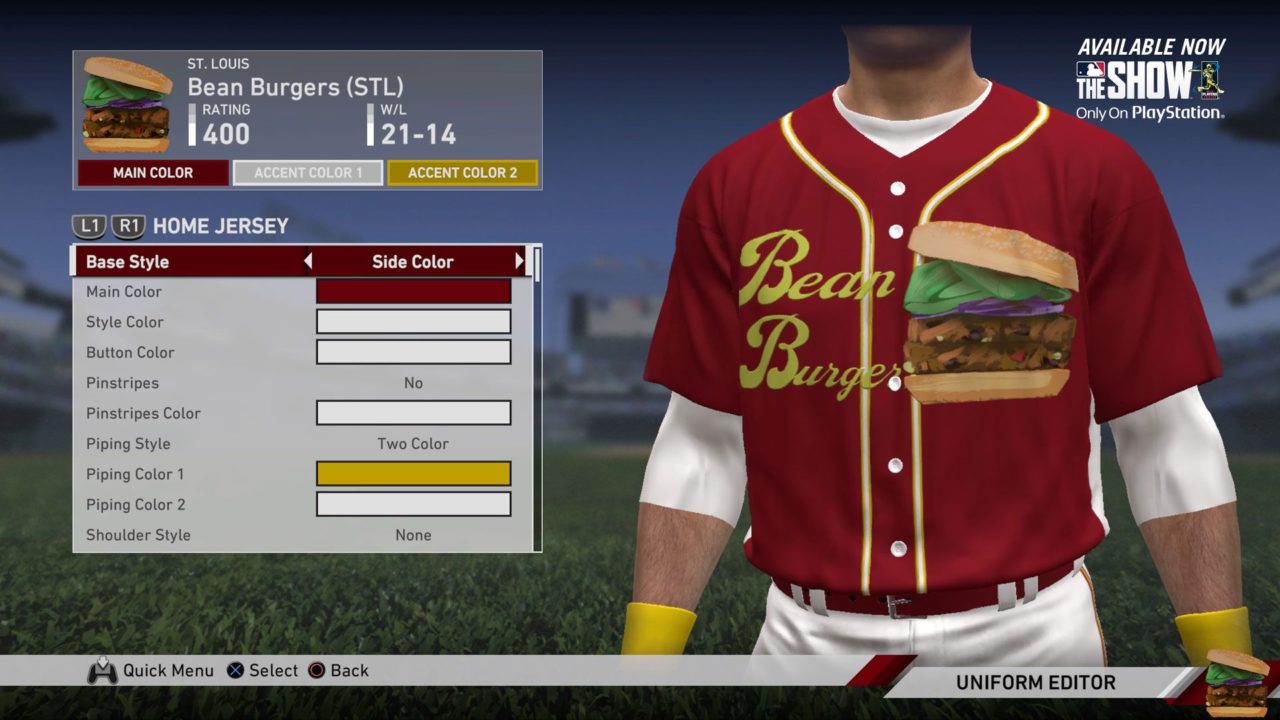Image resolution: width=1280 pixels, height=720 pixels.
Task: Toggle the Pinstripes option
Action: (x=413, y=383)
